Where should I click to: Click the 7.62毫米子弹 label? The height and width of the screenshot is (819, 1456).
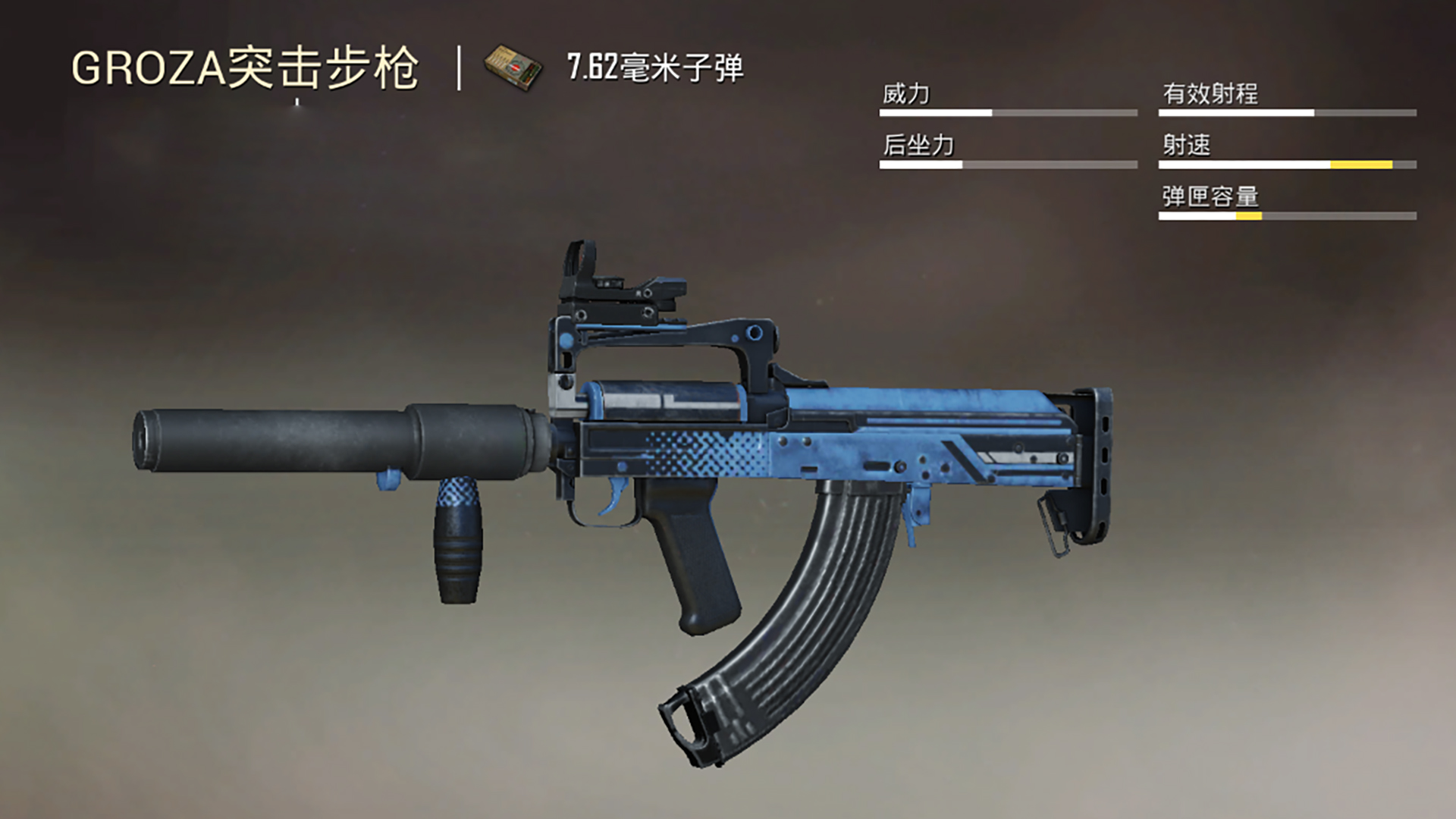point(656,68)
